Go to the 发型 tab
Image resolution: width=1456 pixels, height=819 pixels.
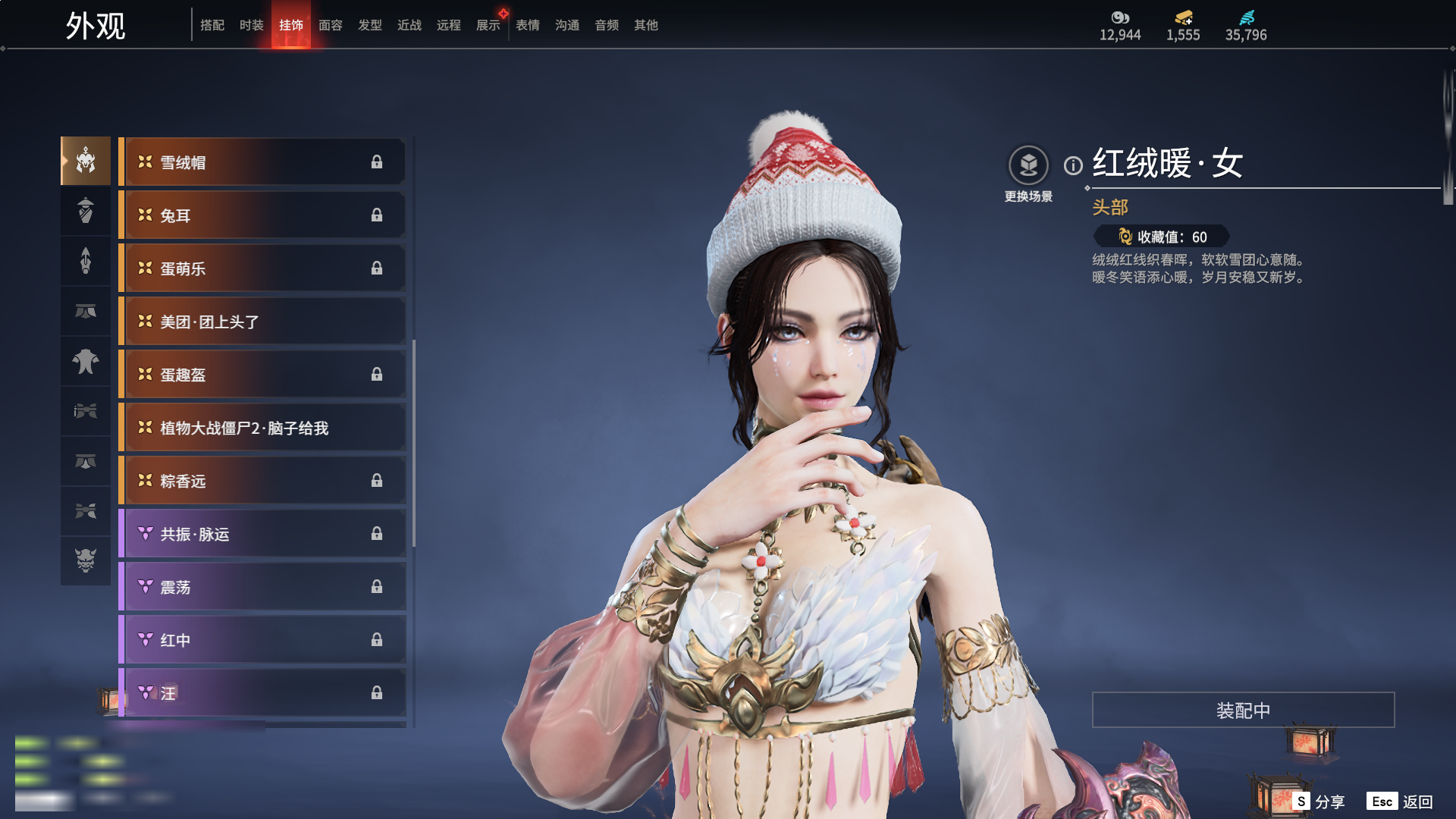369,25
